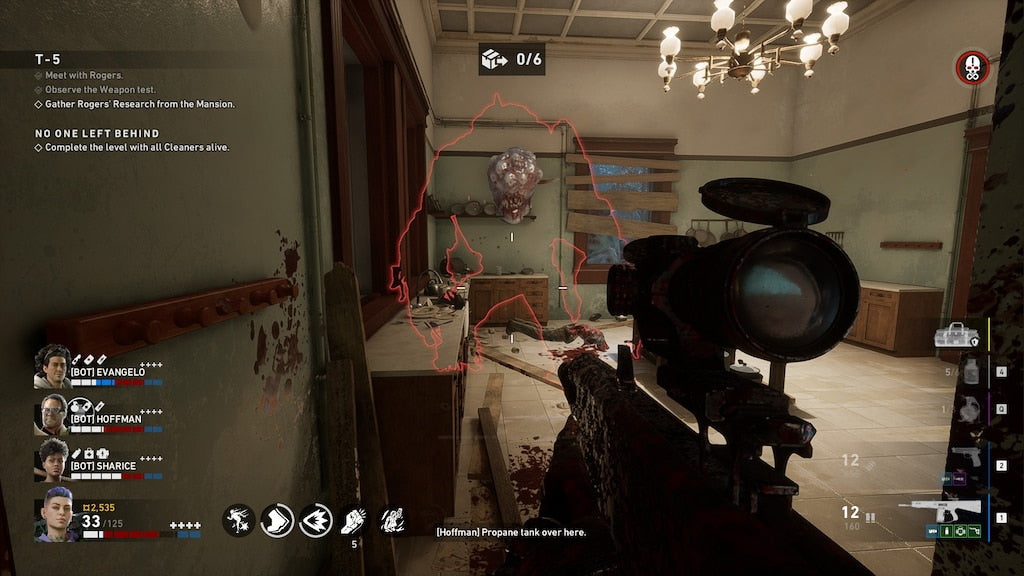Click the No One Left Behind objective
This screenshot has height=576, width=1024.
(x=97, y=133)
